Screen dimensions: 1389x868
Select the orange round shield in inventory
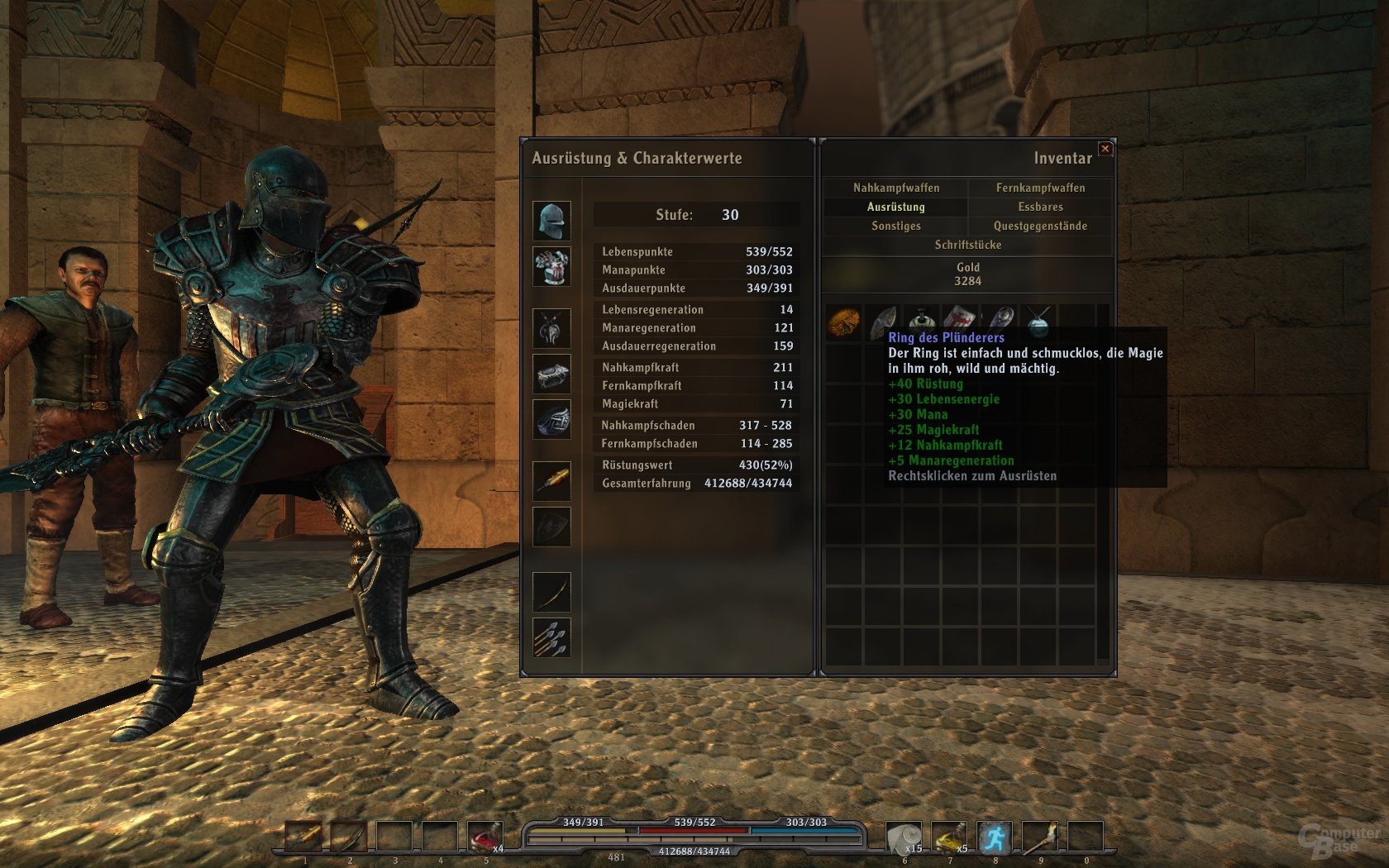(843, 322)
